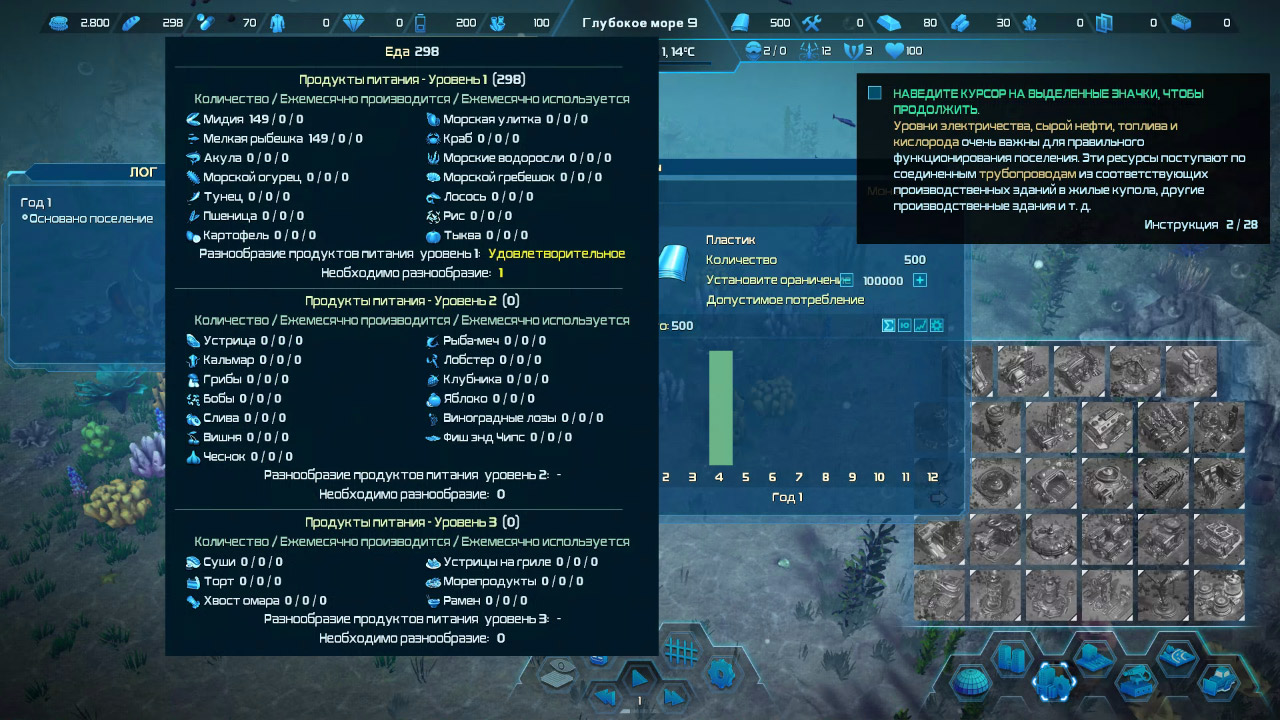Select the highlighted production buildings category

pos(1054,682)
